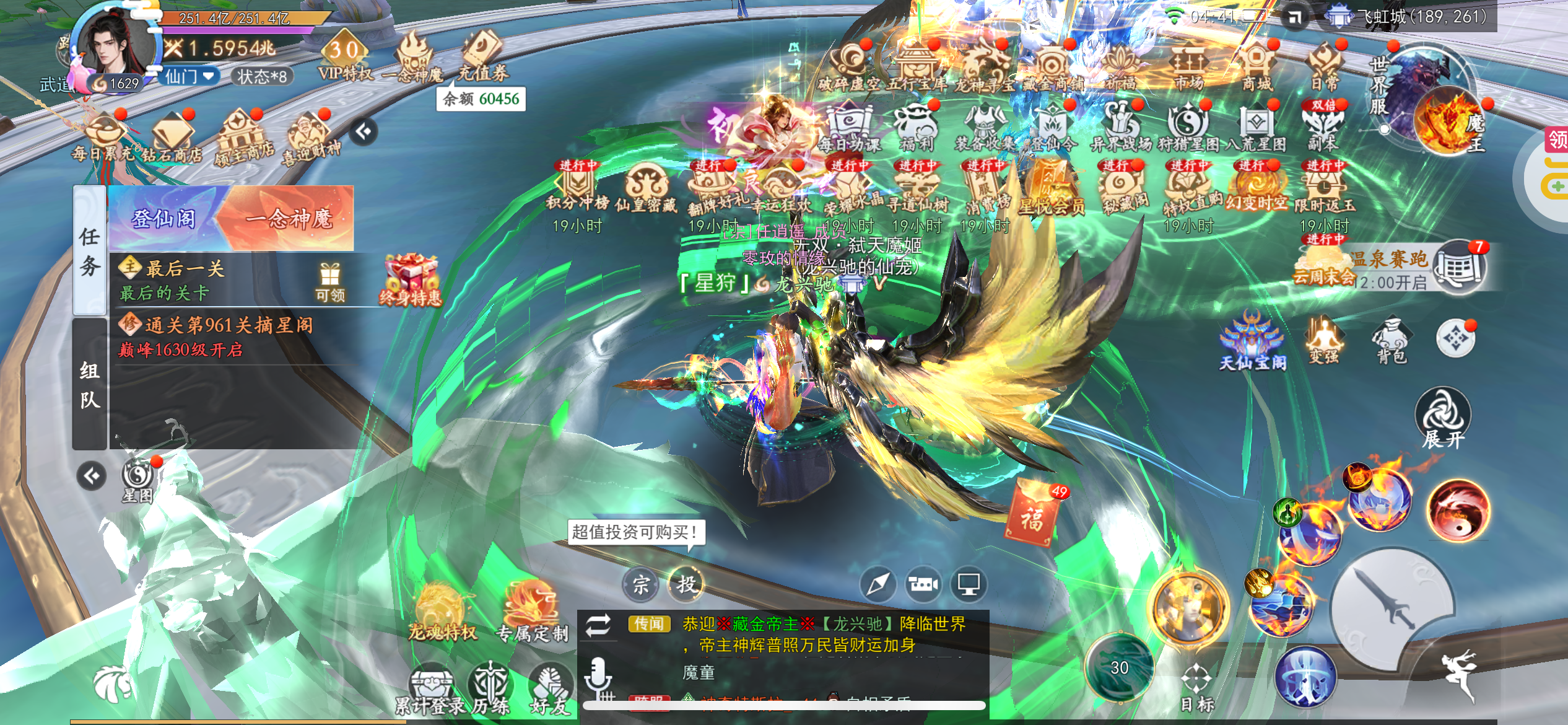Open the 日常 daily activities icon
The width and height of the screenshot is (1568, 725).
tap(1324, 67)
